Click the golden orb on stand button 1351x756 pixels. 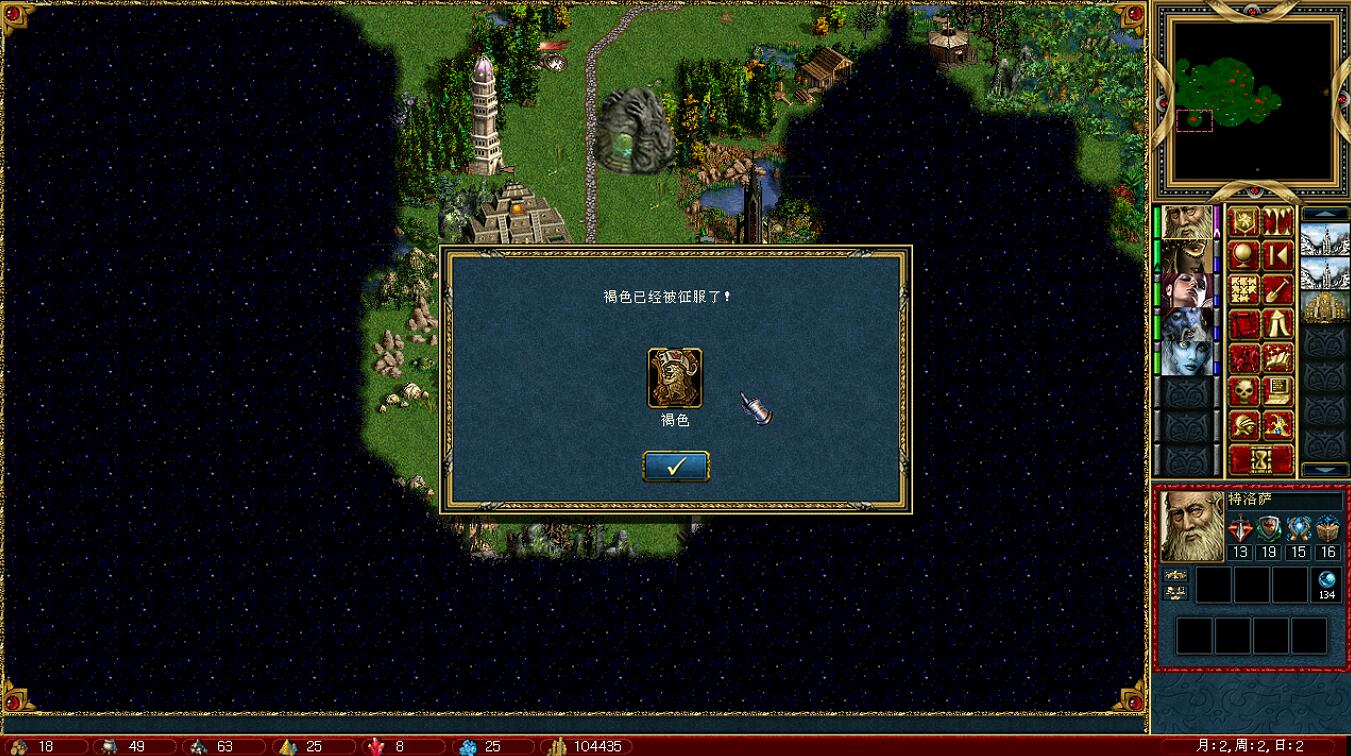point(1244,255)
